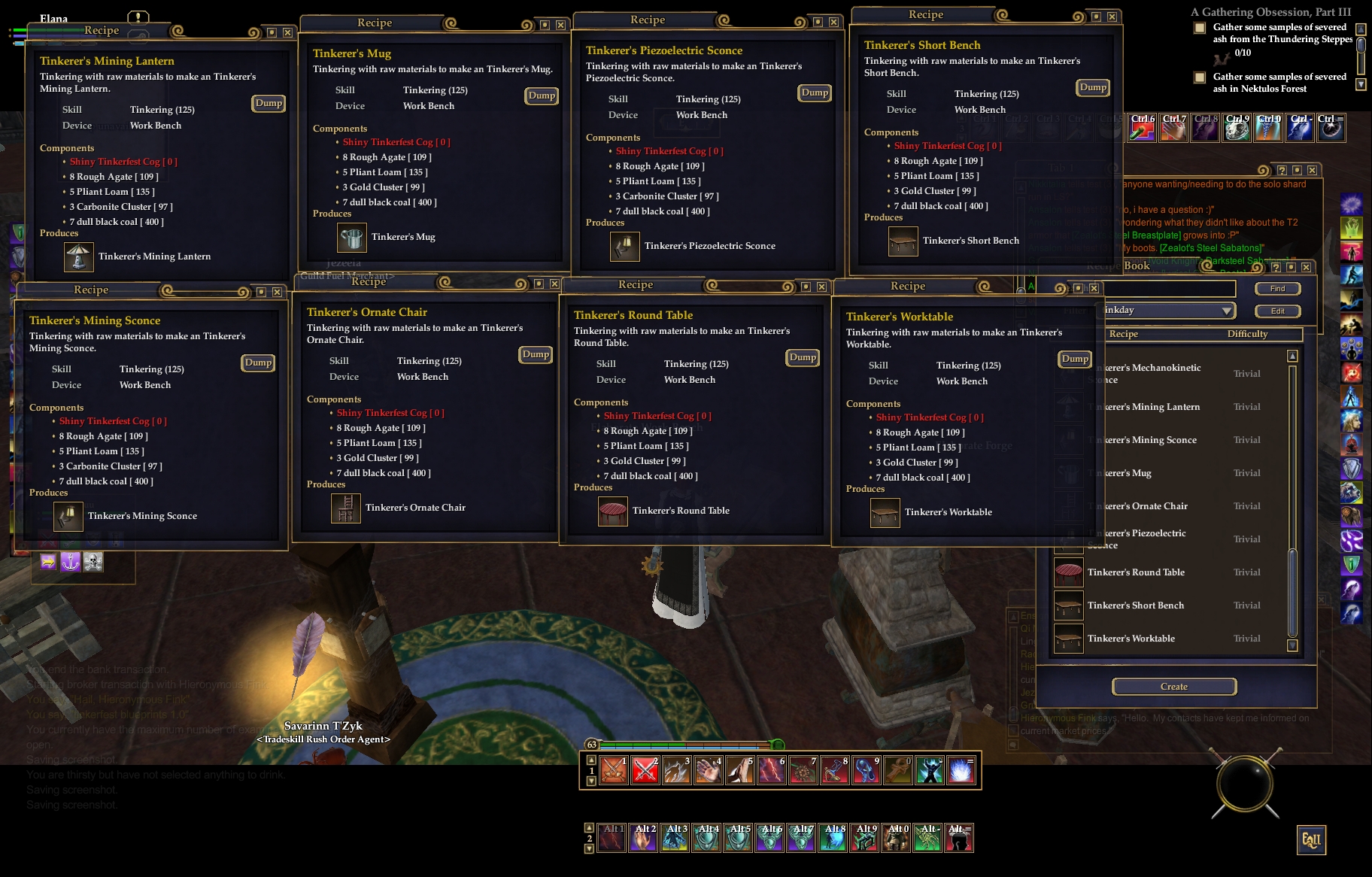The height and width of the screenshot is (877, 1372).
Task: Dump the Tinkerer's Round Table recipe
Action: coord(803,357)
